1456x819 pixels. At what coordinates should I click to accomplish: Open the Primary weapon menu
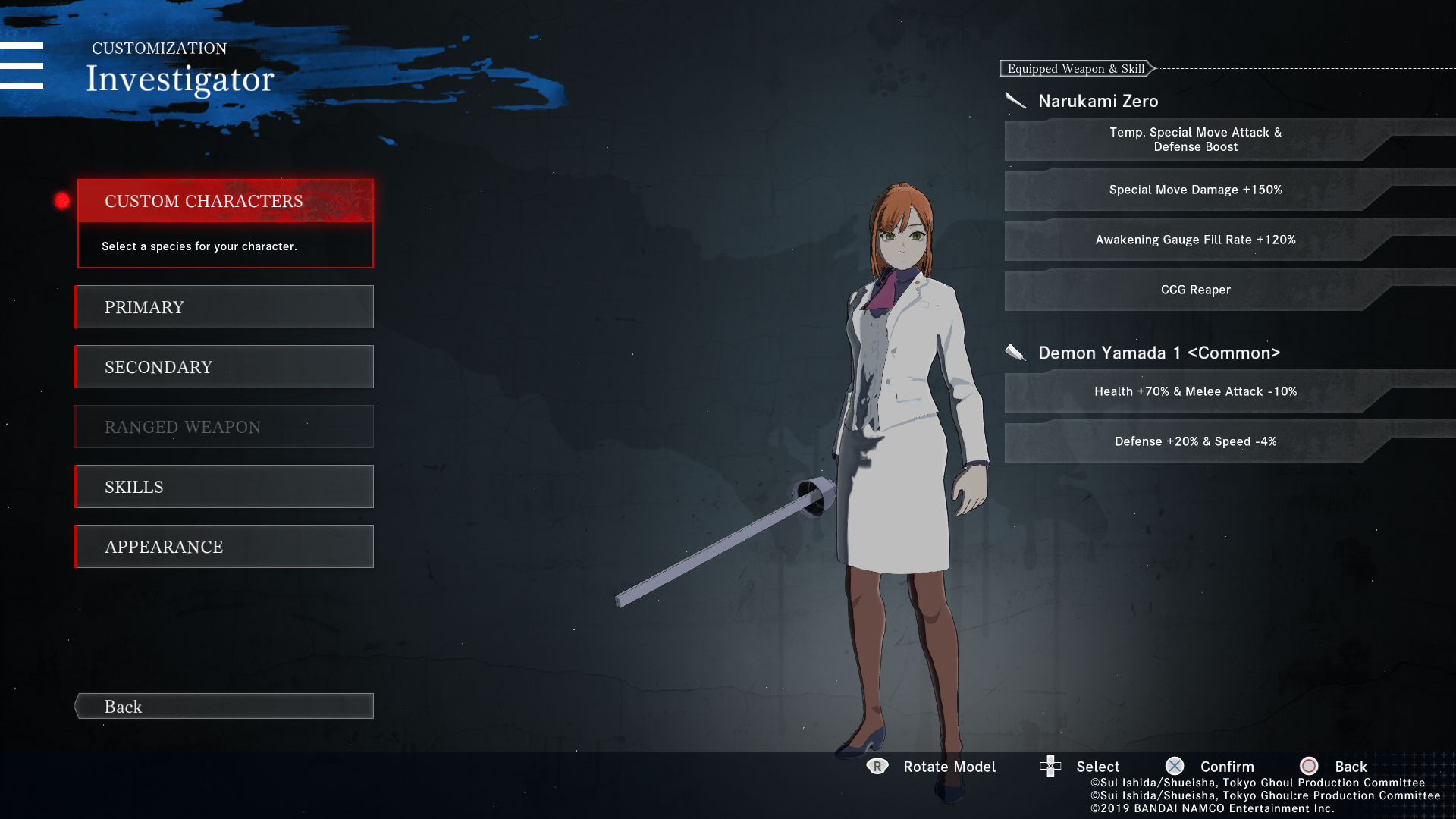click(x=225, y=307)
